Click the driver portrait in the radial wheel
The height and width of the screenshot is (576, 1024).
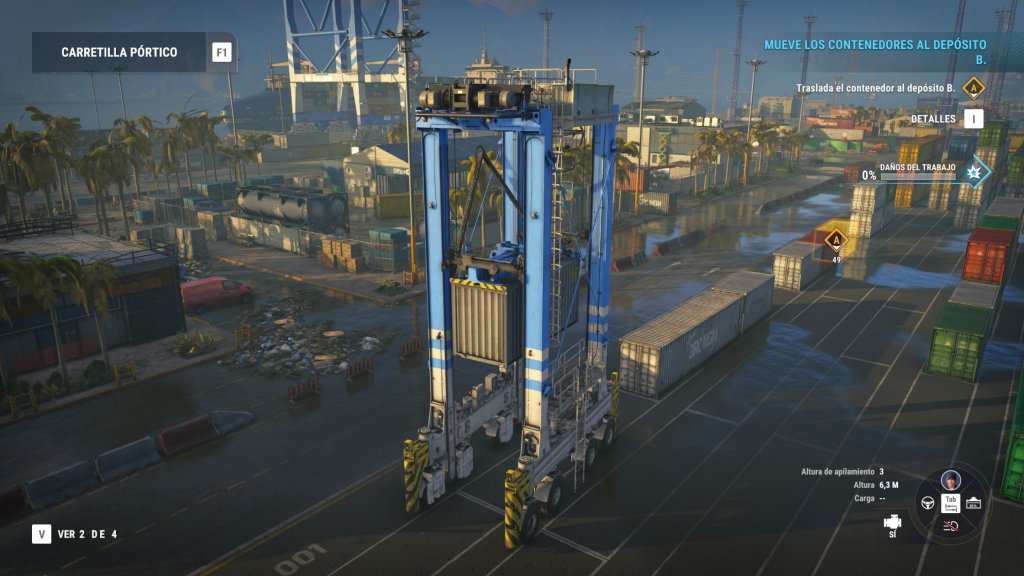click(x=950, y=479)
